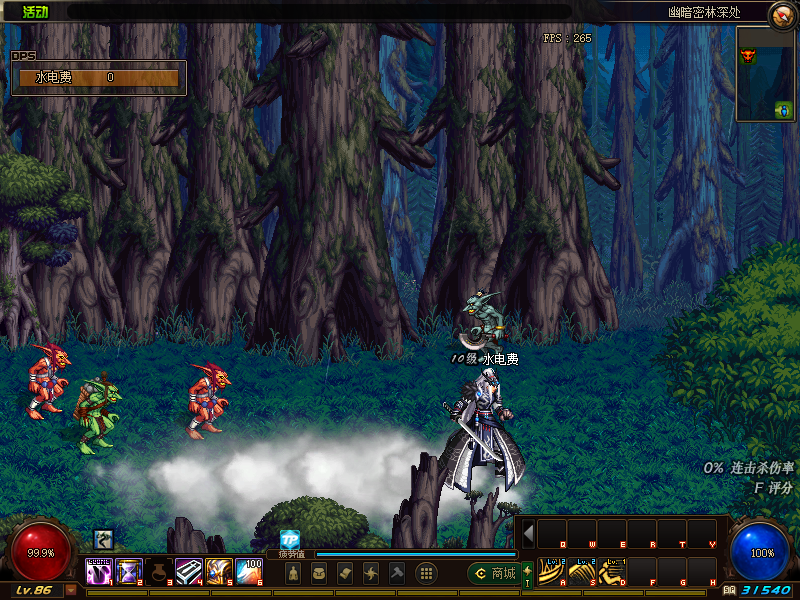Click the player position tile on minimap
This screenshot has width=800, height=600.
(783, 109)
